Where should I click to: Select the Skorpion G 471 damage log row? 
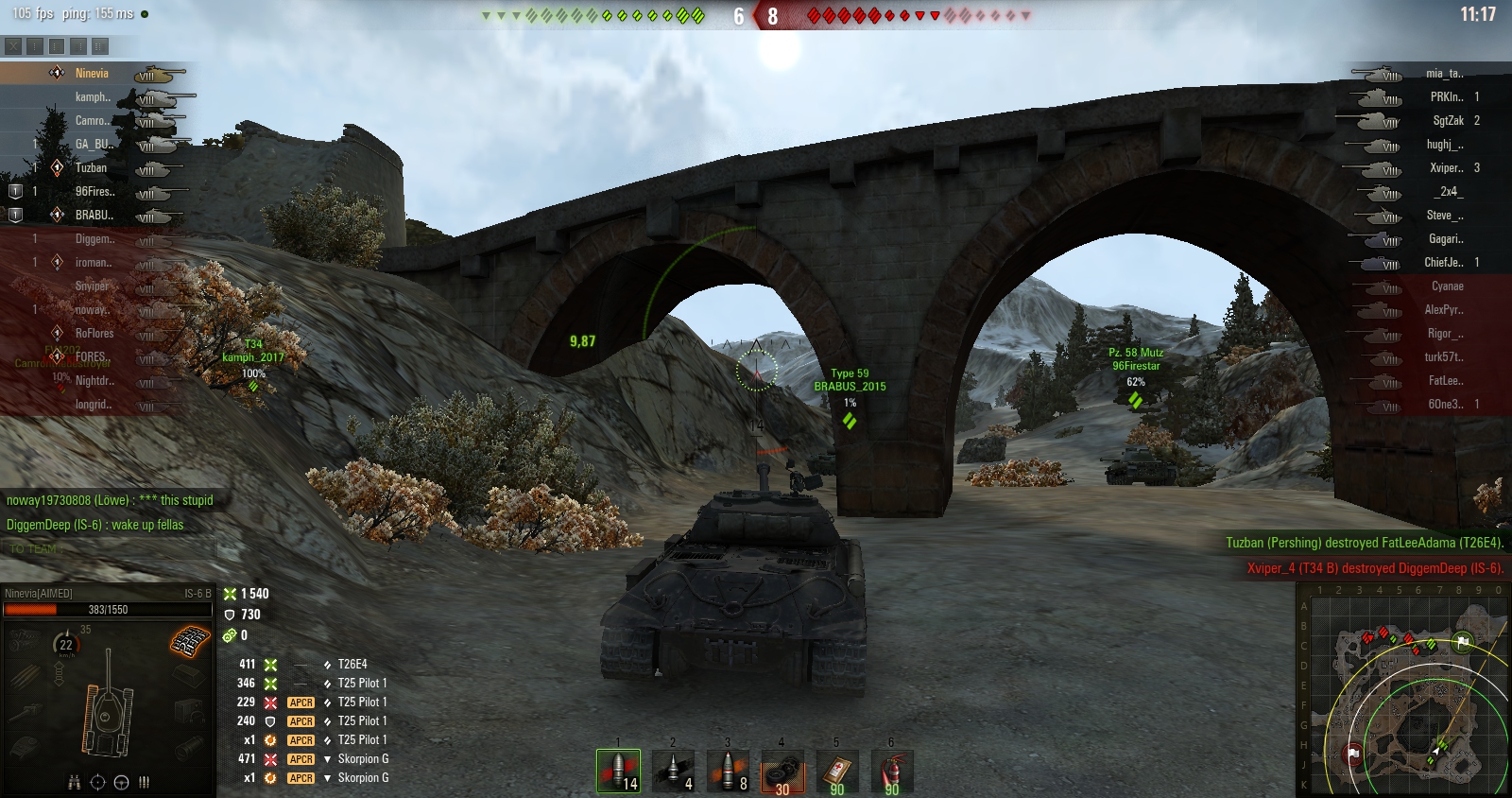click(x=363, y=759)
